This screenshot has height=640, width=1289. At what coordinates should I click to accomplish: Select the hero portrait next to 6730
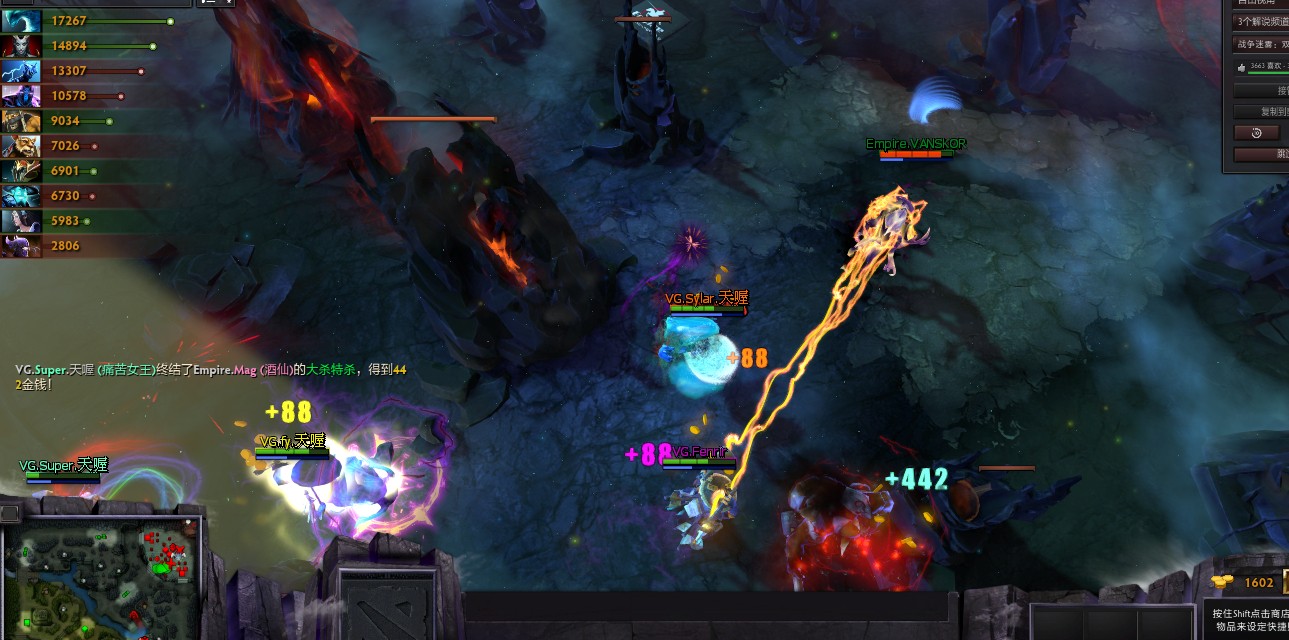click(21, 196)
